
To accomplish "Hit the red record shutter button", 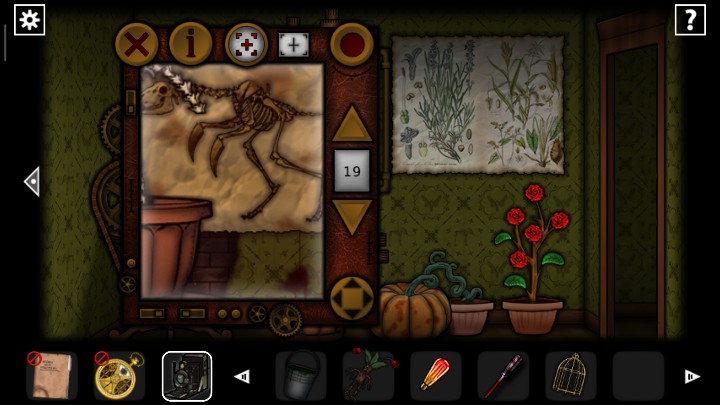I will [351, 44].
